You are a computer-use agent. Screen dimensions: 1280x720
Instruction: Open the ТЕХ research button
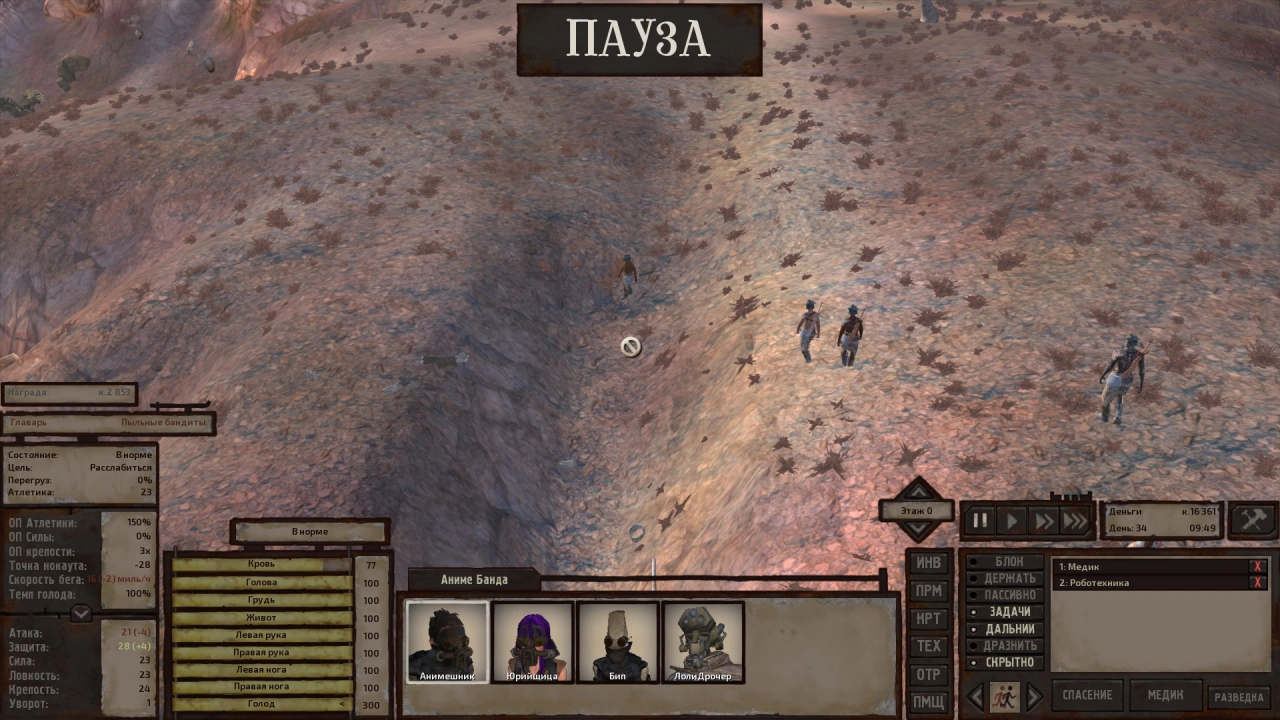tap(928, 646)
